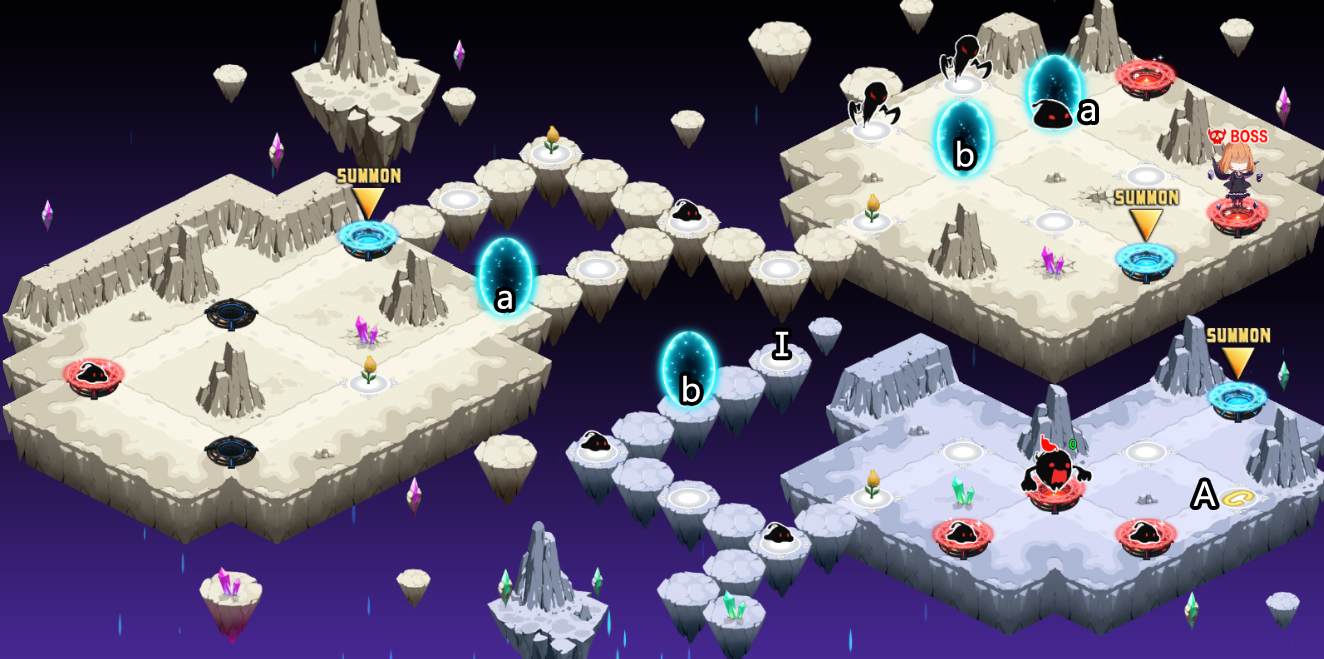Choose the SUMMON tile beside the BOSS enemy

[x=1145, y=258]
